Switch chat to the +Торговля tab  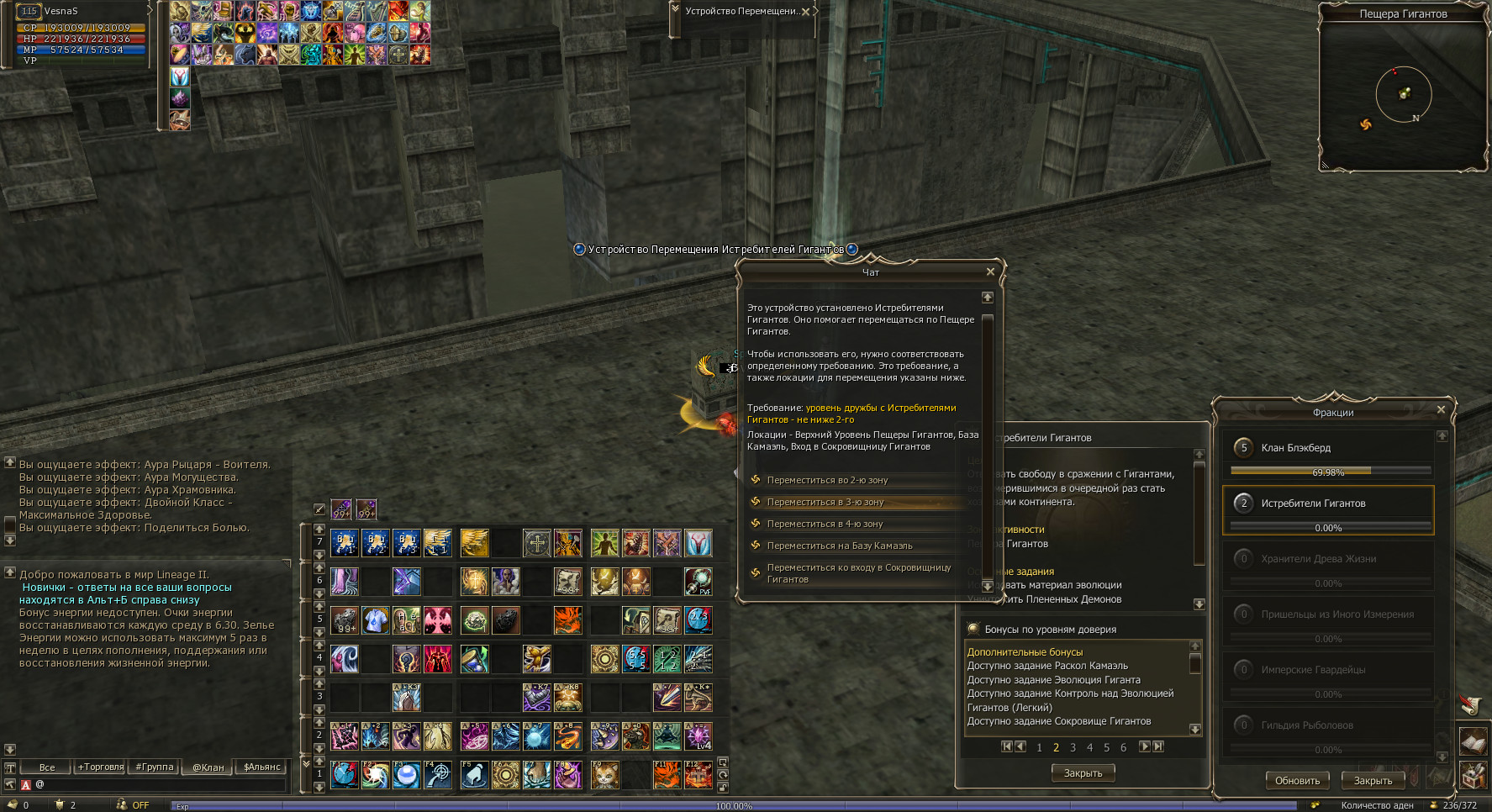101,767
